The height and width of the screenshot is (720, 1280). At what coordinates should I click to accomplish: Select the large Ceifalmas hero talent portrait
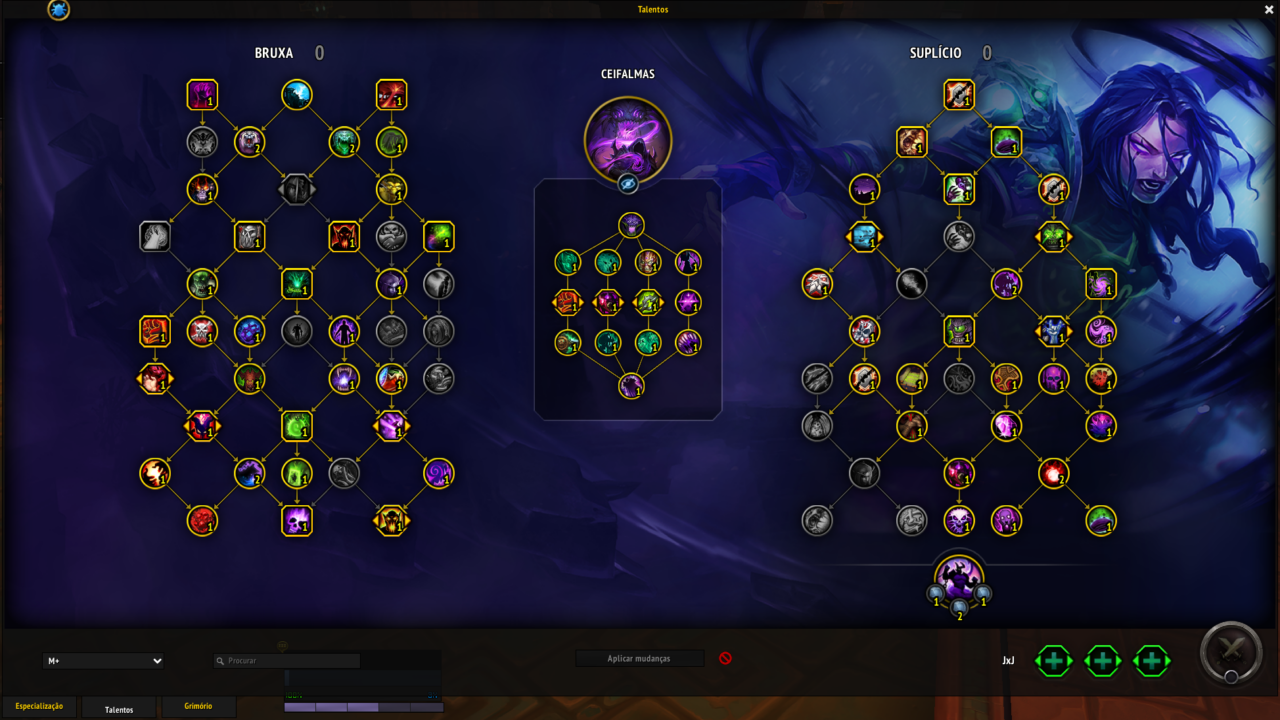click(628, 140)
